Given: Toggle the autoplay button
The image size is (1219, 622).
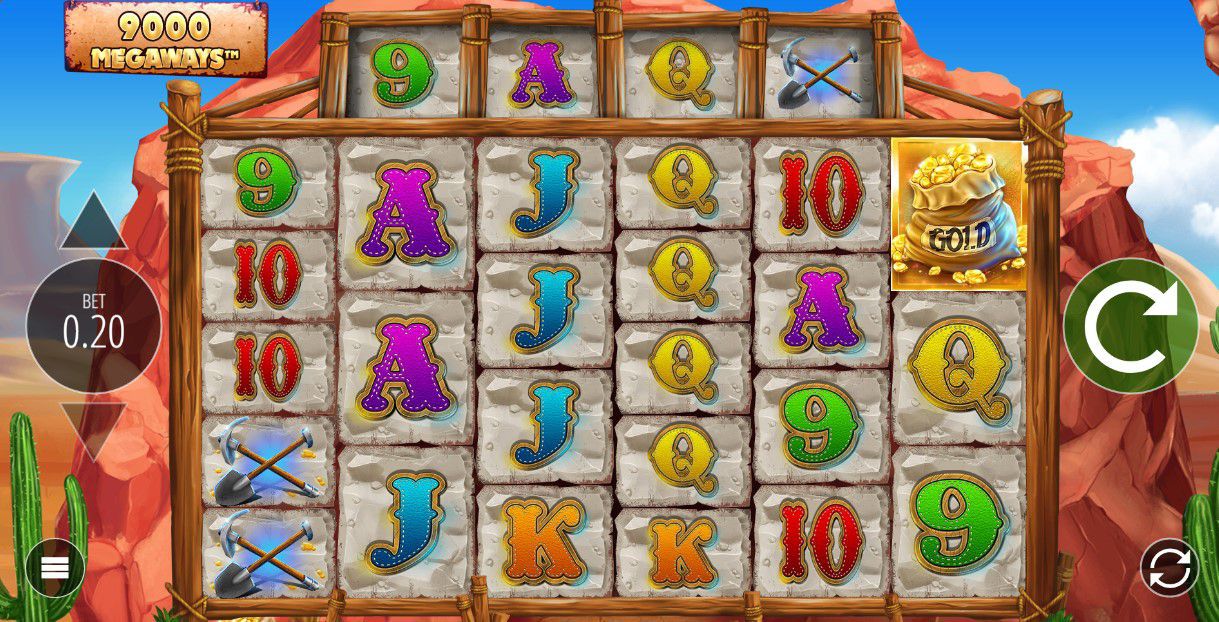Looking at the screenshot, I should click(1170, 567).
